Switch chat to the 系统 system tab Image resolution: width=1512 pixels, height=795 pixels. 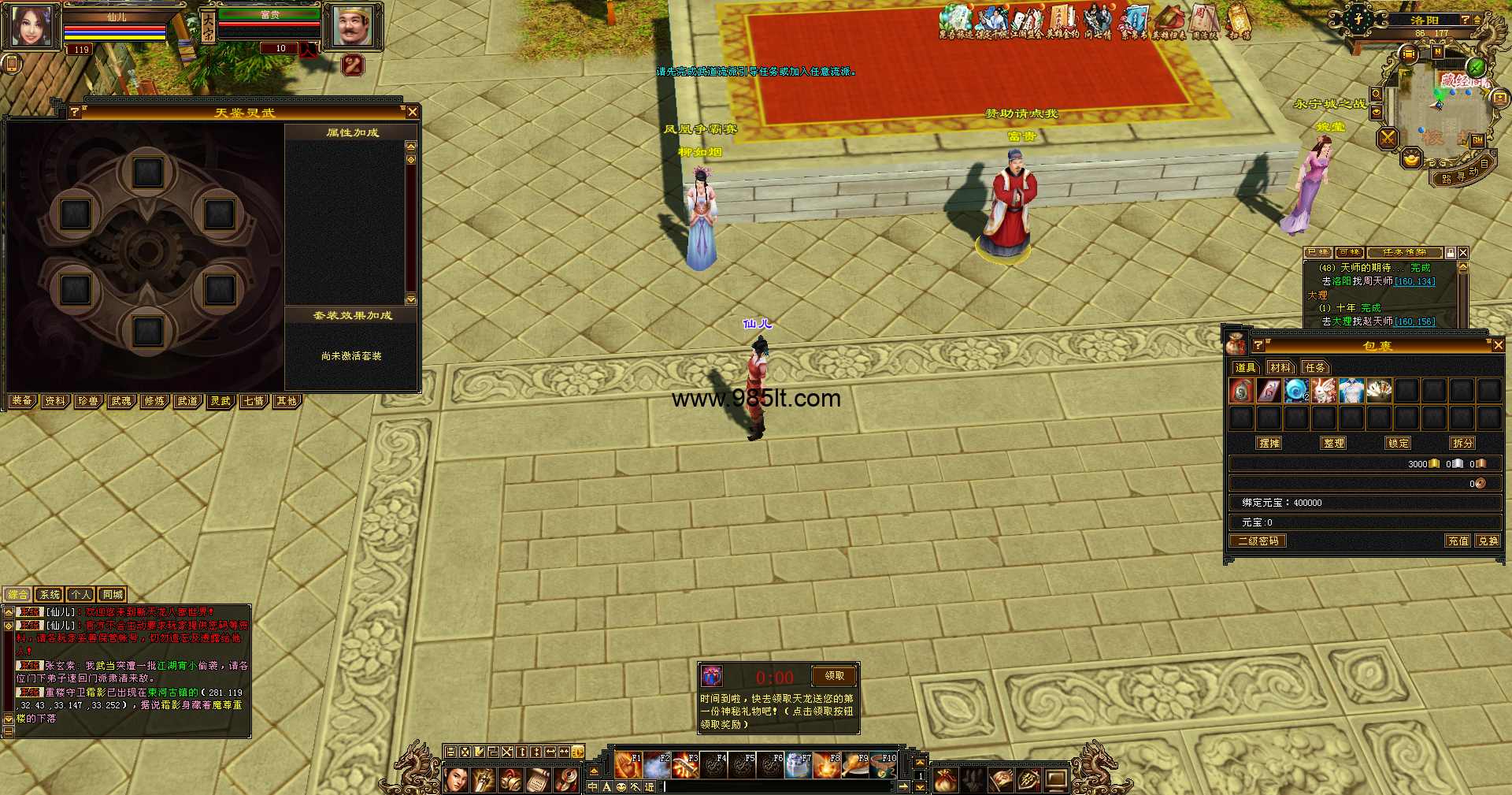click(49, 595)
